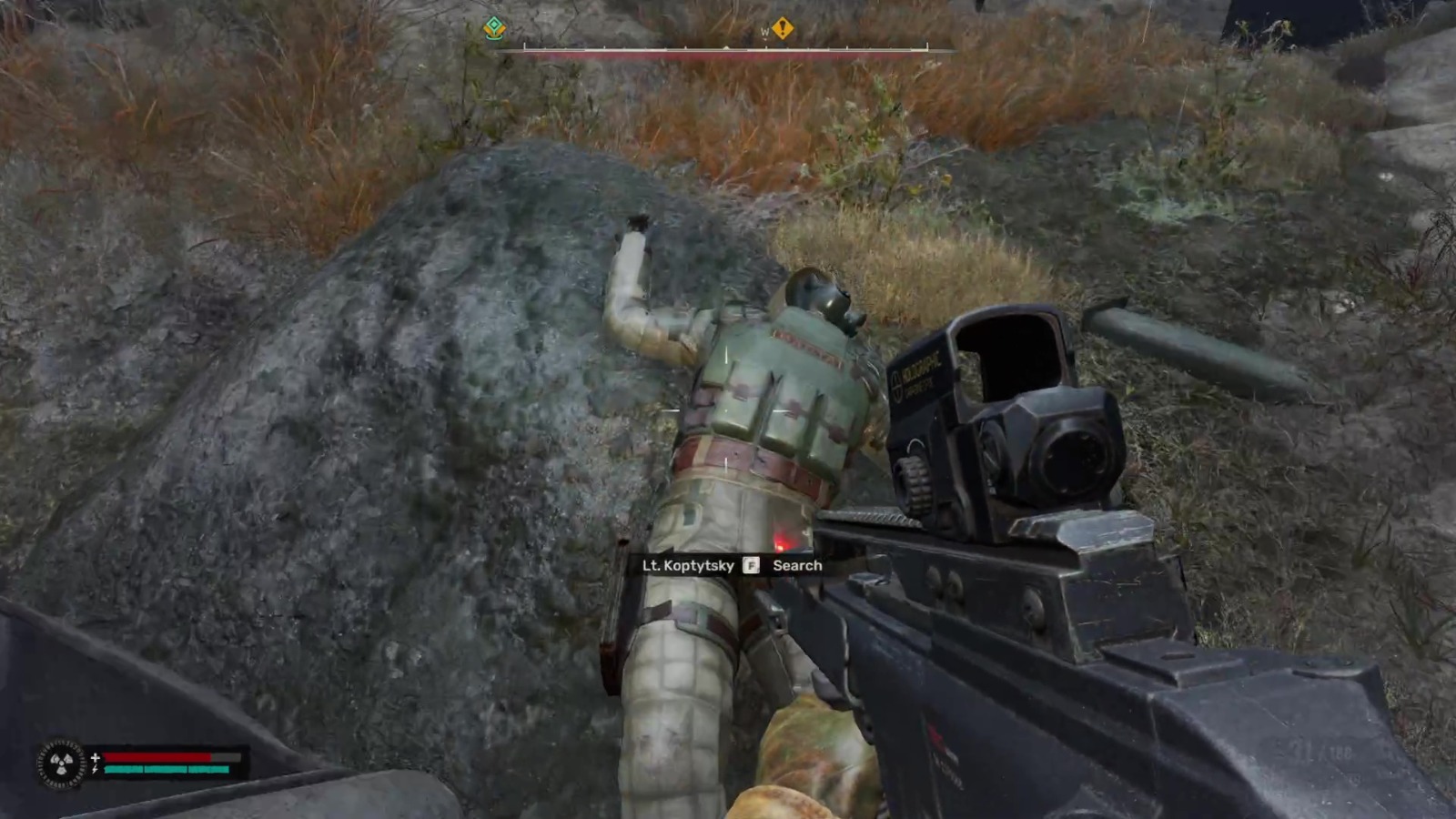Click the yellow warning marker on the compass
Image resolution: width=1456 pixels, height=819 pixels.
coord(784,30)
